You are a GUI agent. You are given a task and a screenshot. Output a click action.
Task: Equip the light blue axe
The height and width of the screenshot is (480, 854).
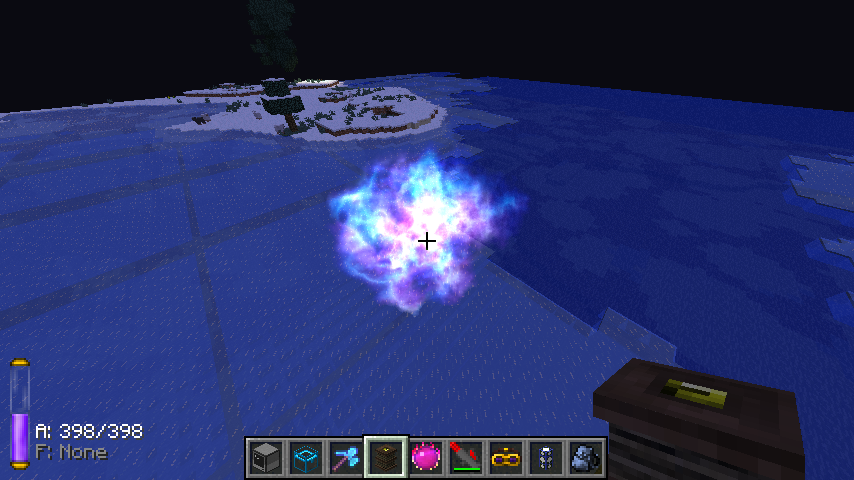point(345,458)
